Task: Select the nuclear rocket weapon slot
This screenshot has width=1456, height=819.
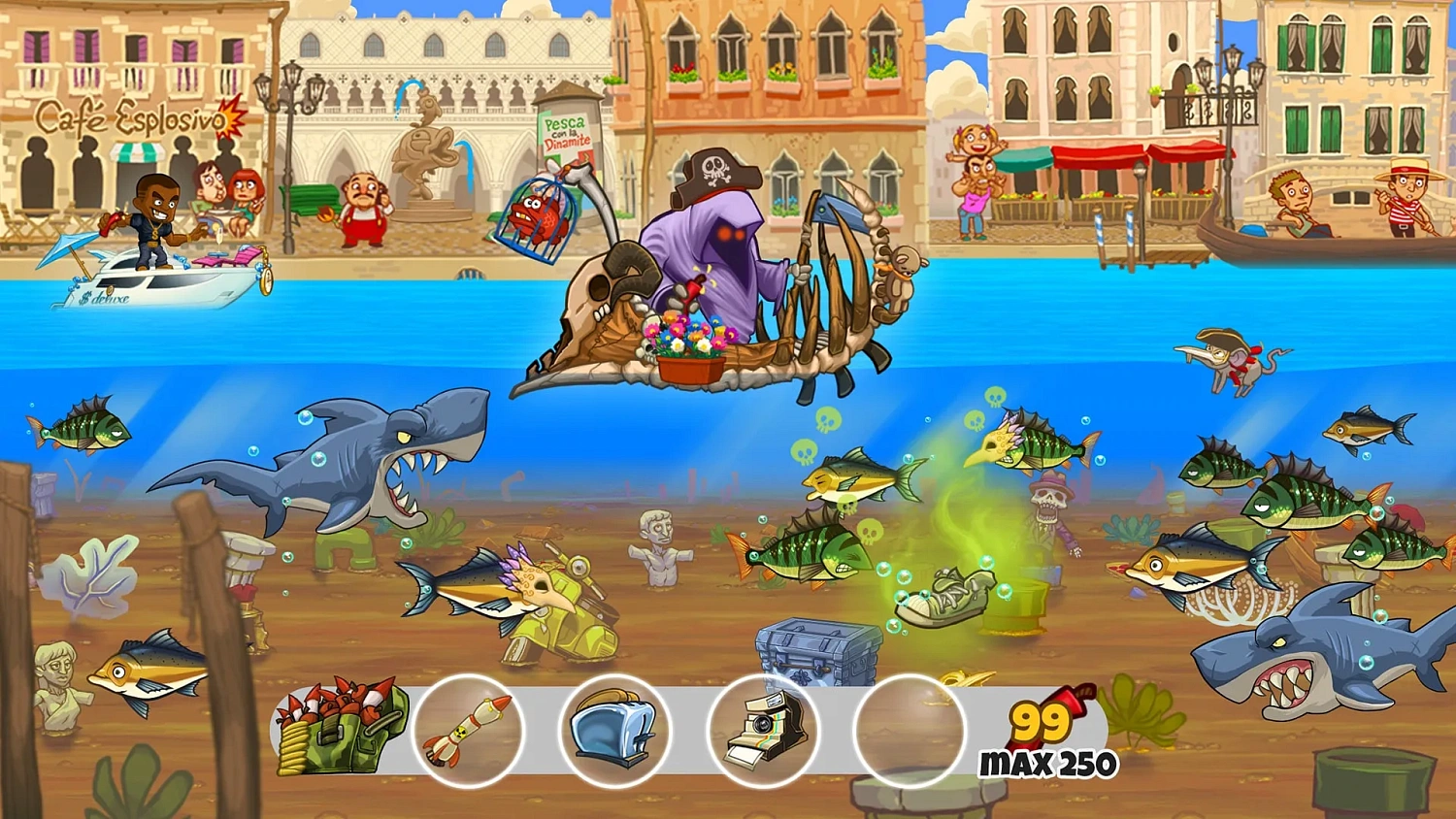Action: tap(466, 733)
